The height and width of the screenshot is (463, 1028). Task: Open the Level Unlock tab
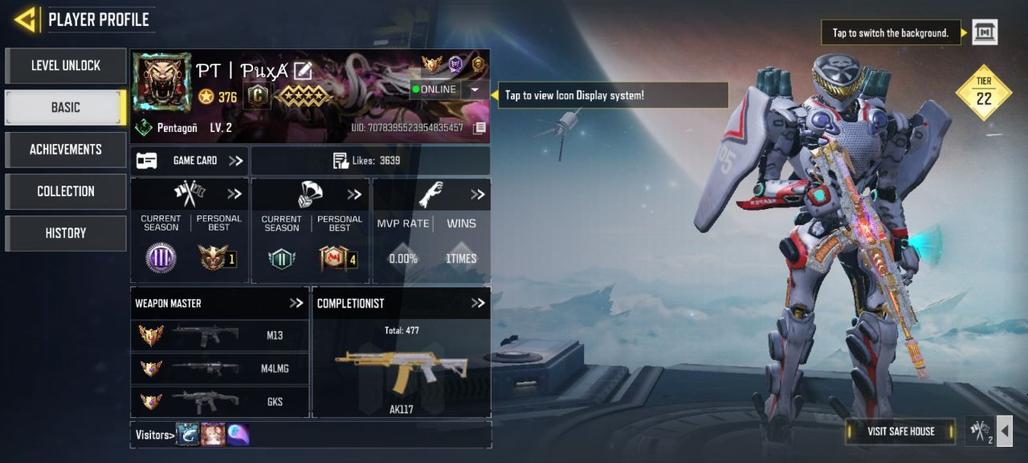66,66
